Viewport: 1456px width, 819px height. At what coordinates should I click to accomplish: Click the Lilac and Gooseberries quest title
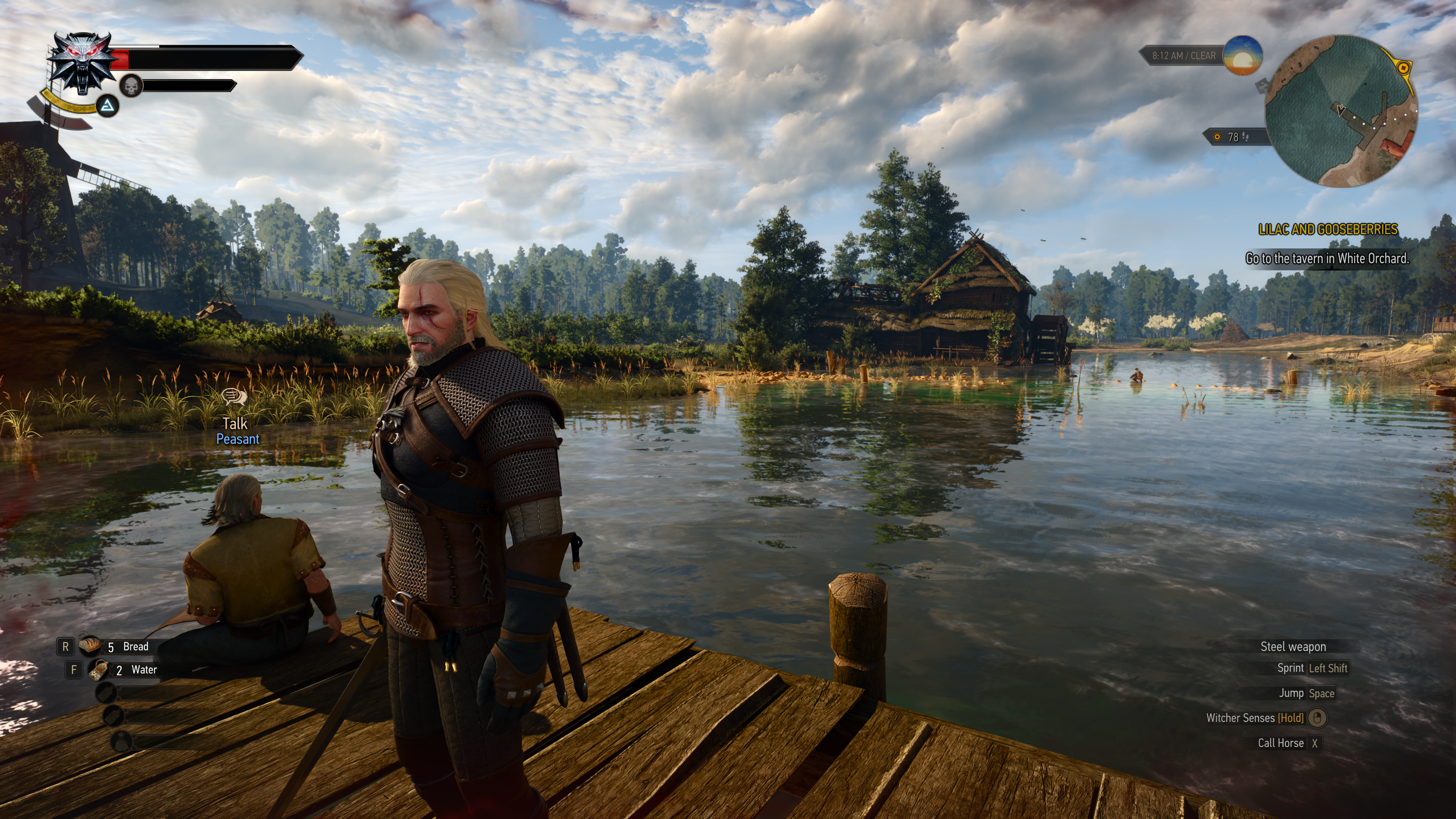[1328, 229]
